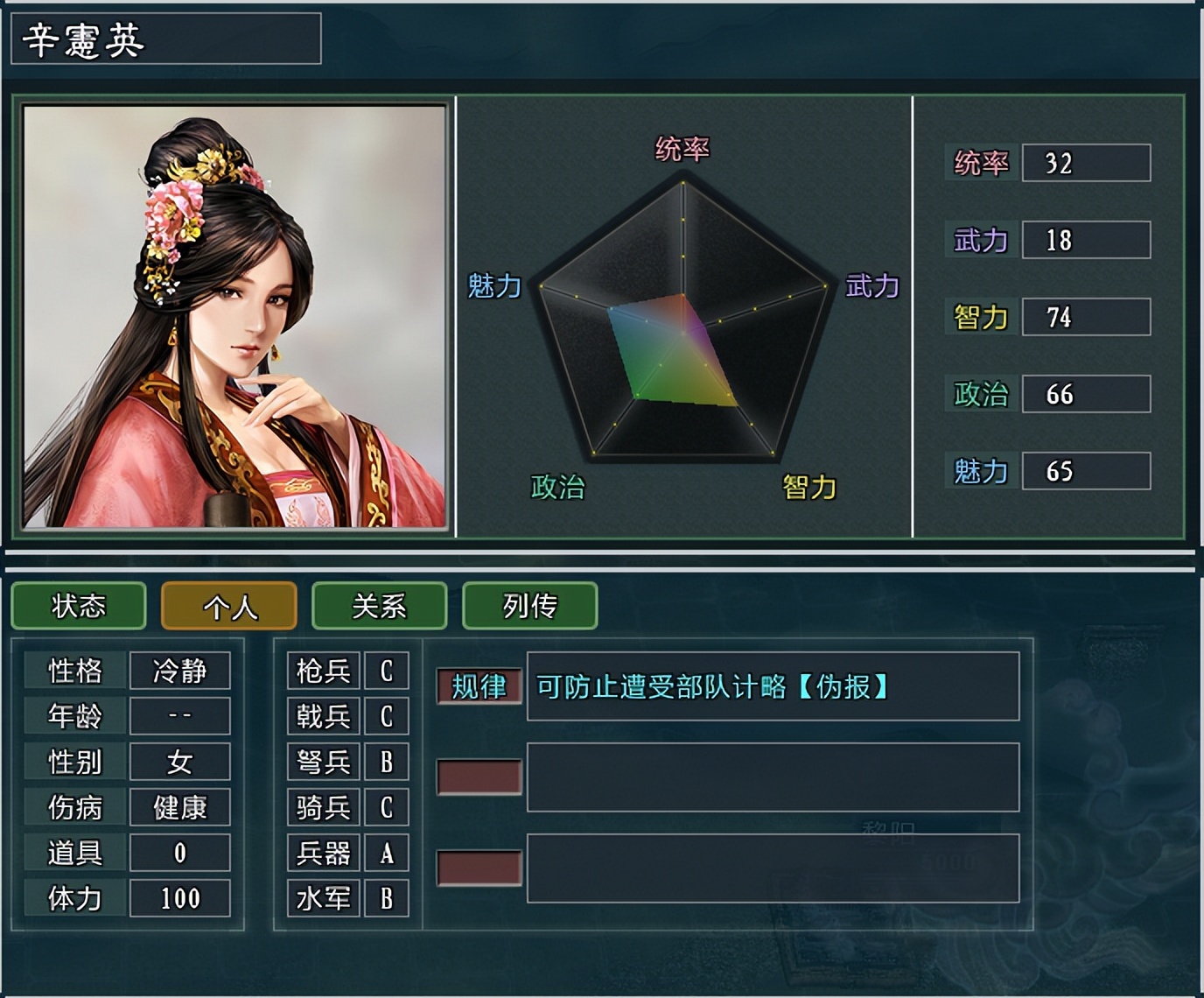Open the 列传 biography tab
The width and height of the screenshot is (1204, 998).
(x=528, y=606)
